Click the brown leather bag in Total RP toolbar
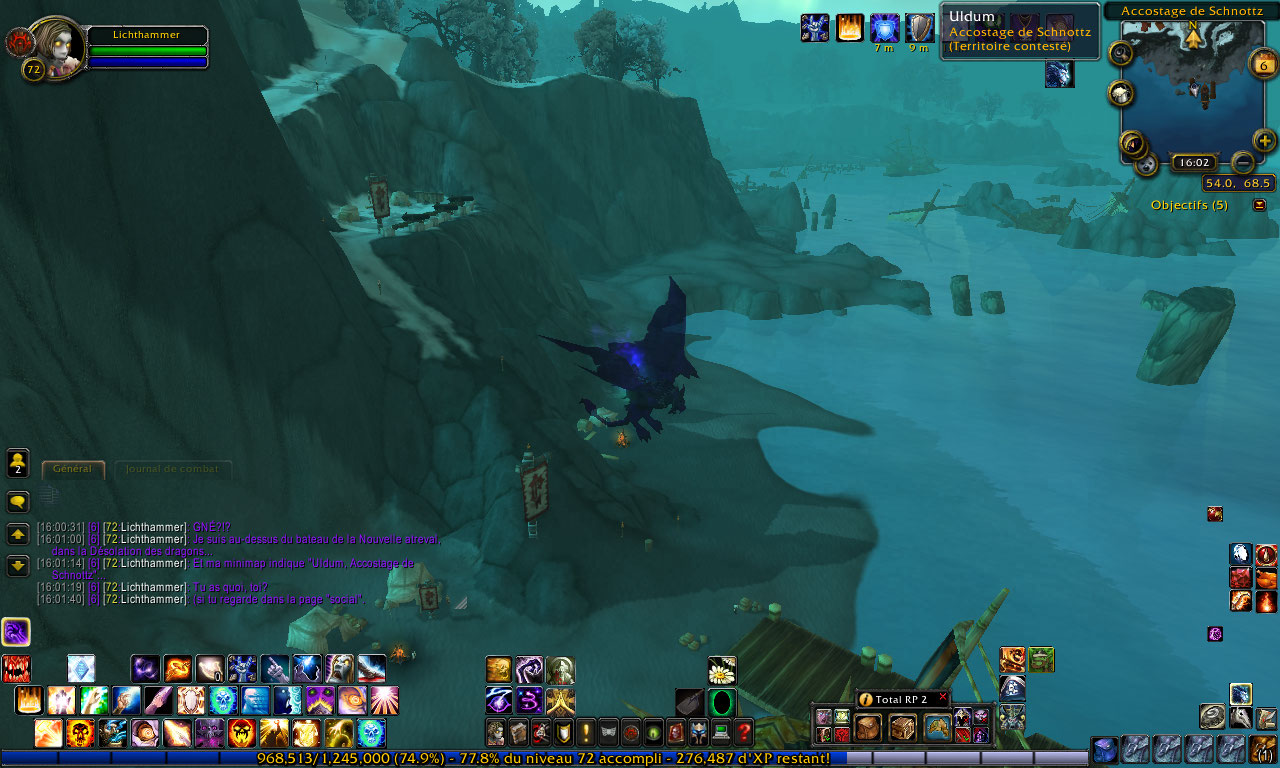 (x=867, y=727)
